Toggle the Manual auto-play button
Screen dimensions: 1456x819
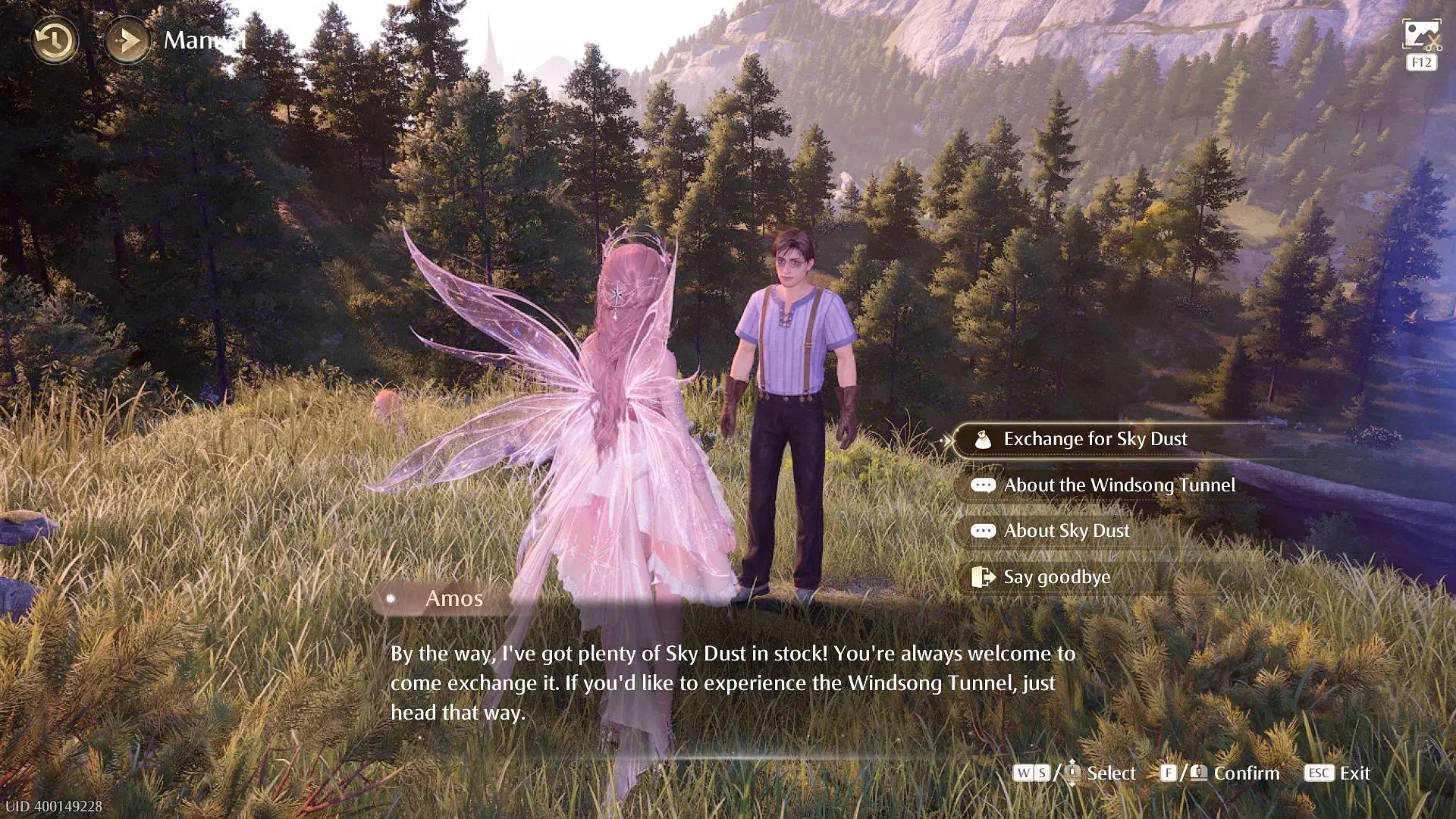127,40
